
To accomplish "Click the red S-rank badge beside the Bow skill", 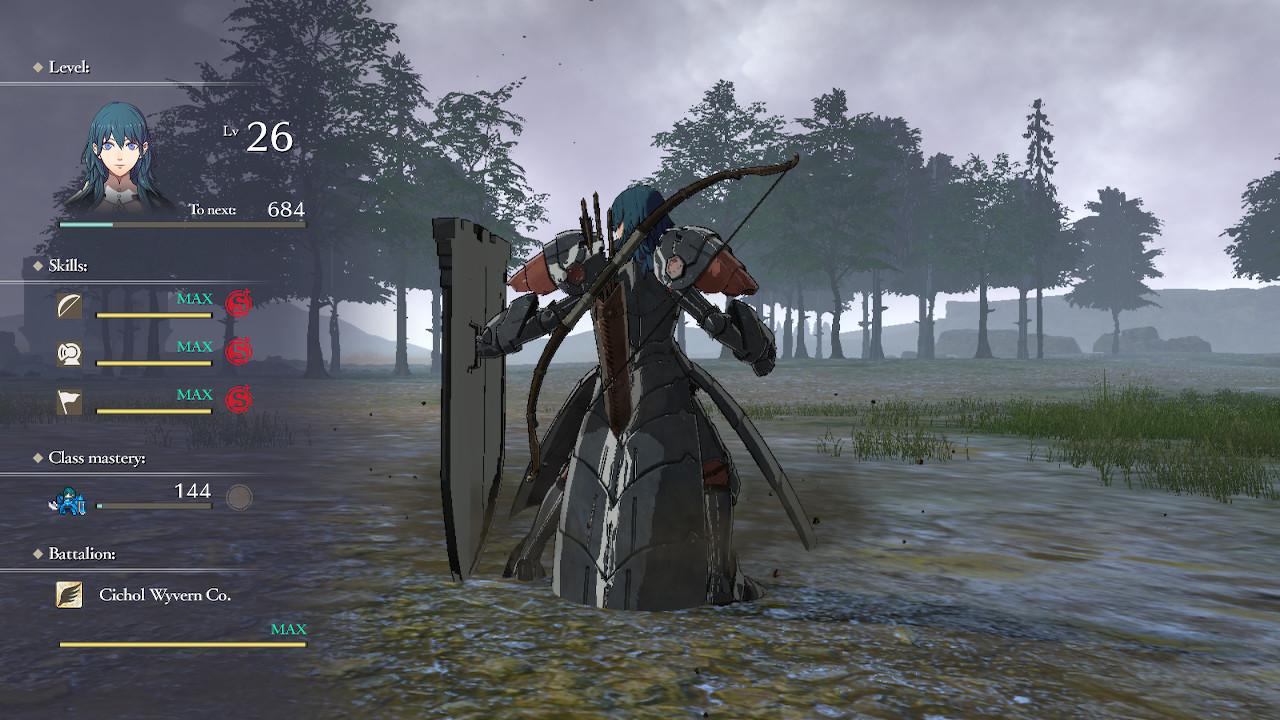I will pyautogui.click(x=238, y=300).
